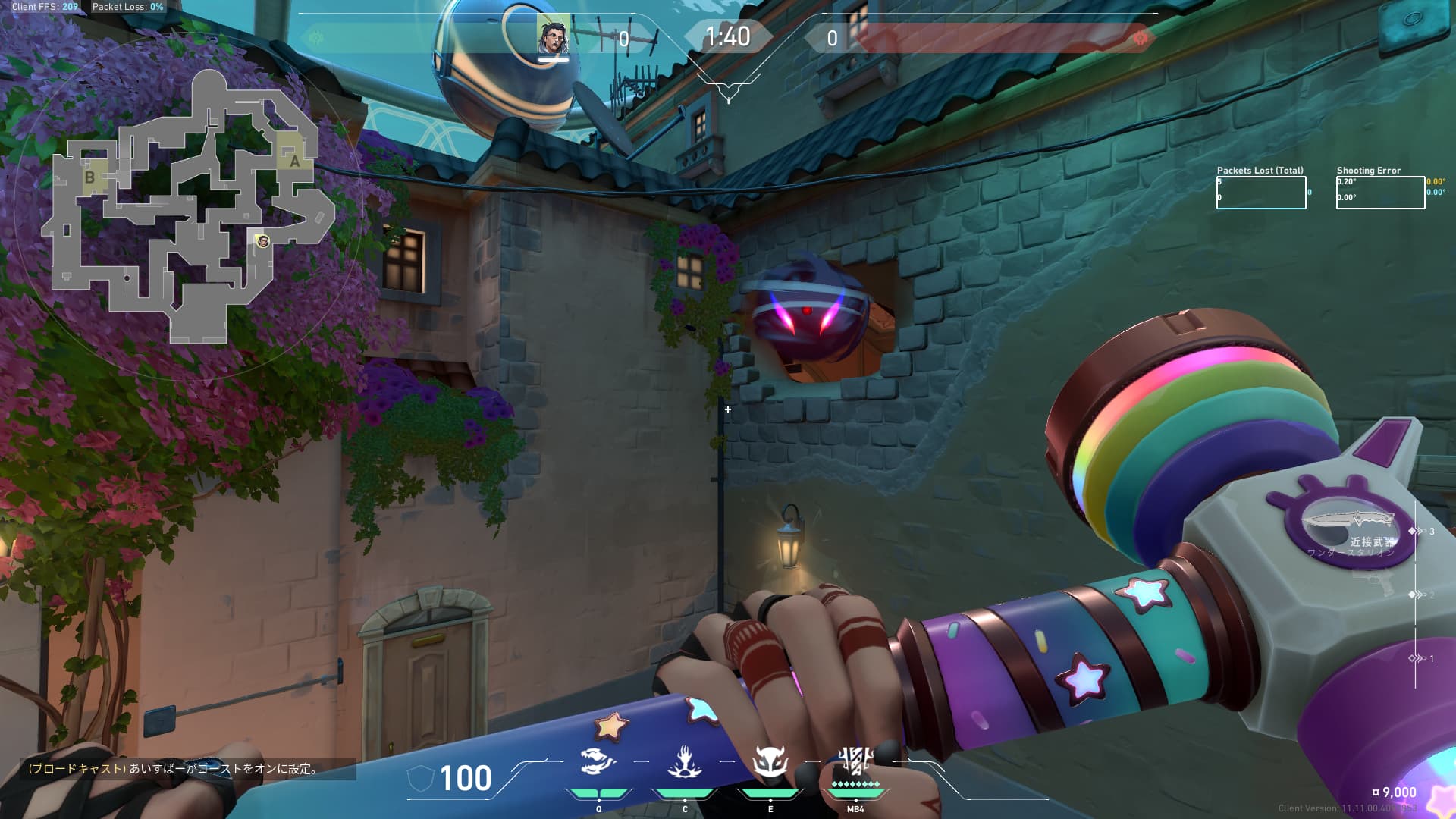This screenshot has height=819, width=1456.
Task: Click the player agent marker on the minimap
Action: [x=263, y=241]
